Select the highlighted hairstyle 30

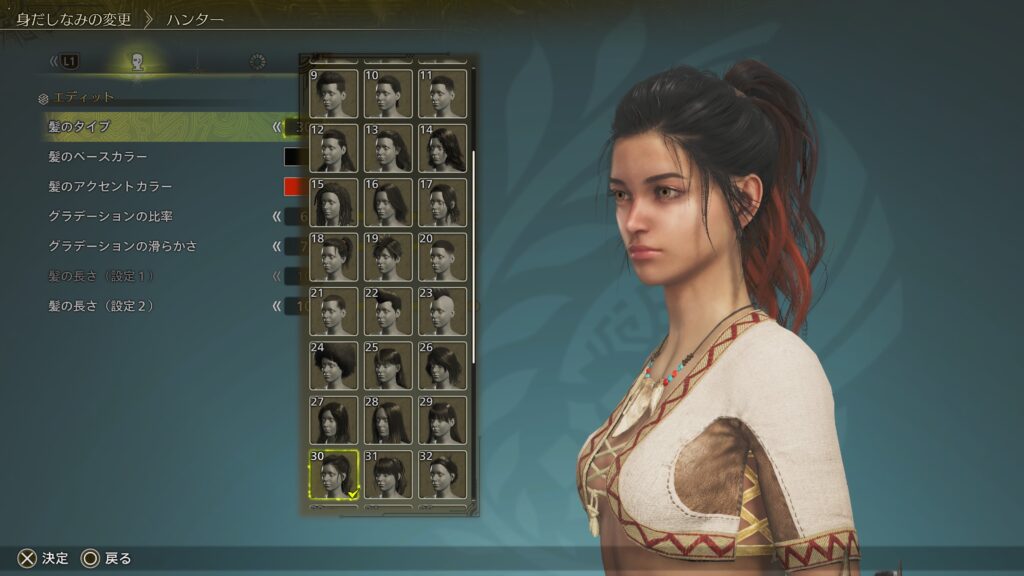(334, 474)
